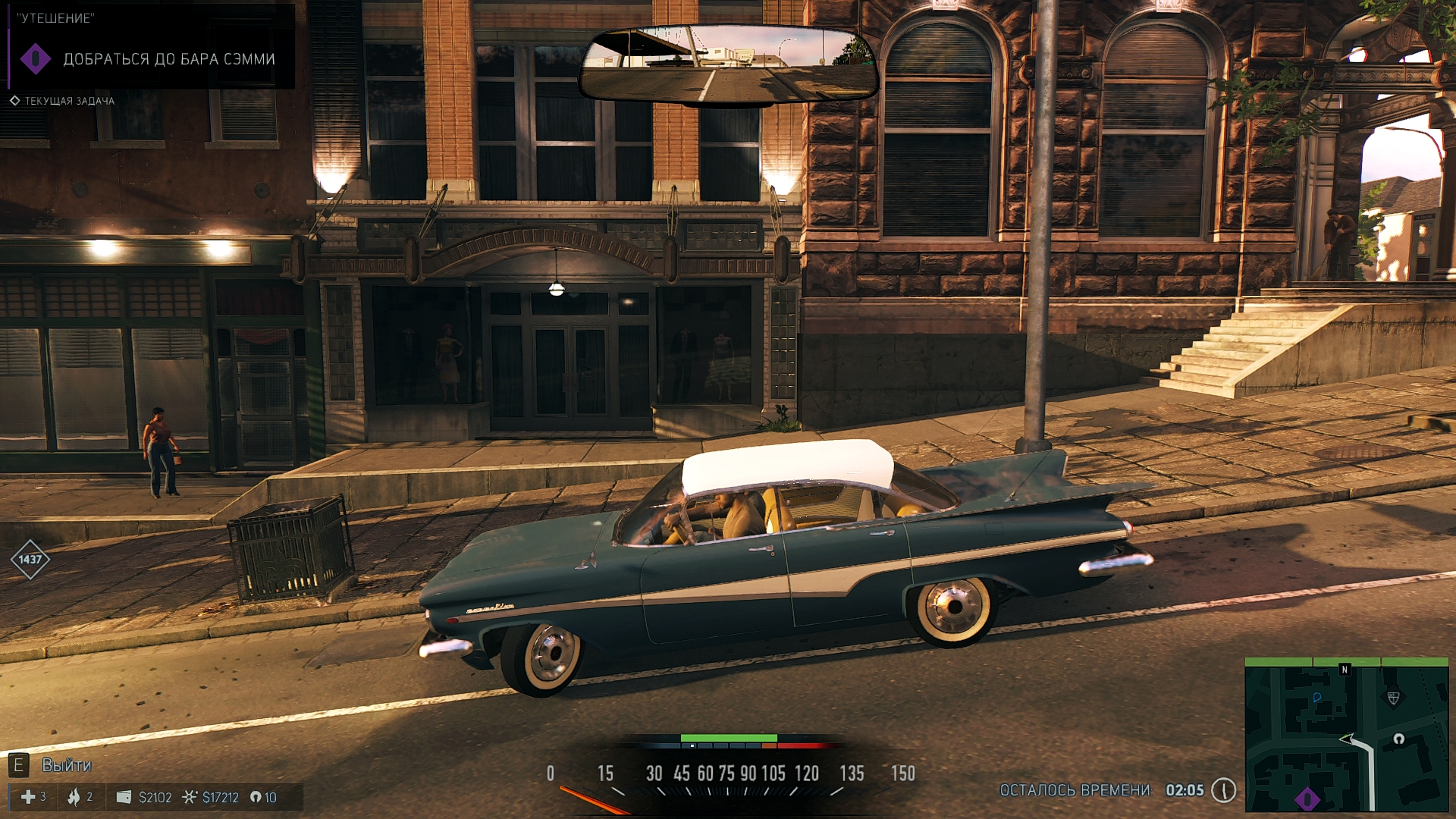Open the minimap
This screenshot has height=819, width=1456.
pos(1347,735)
